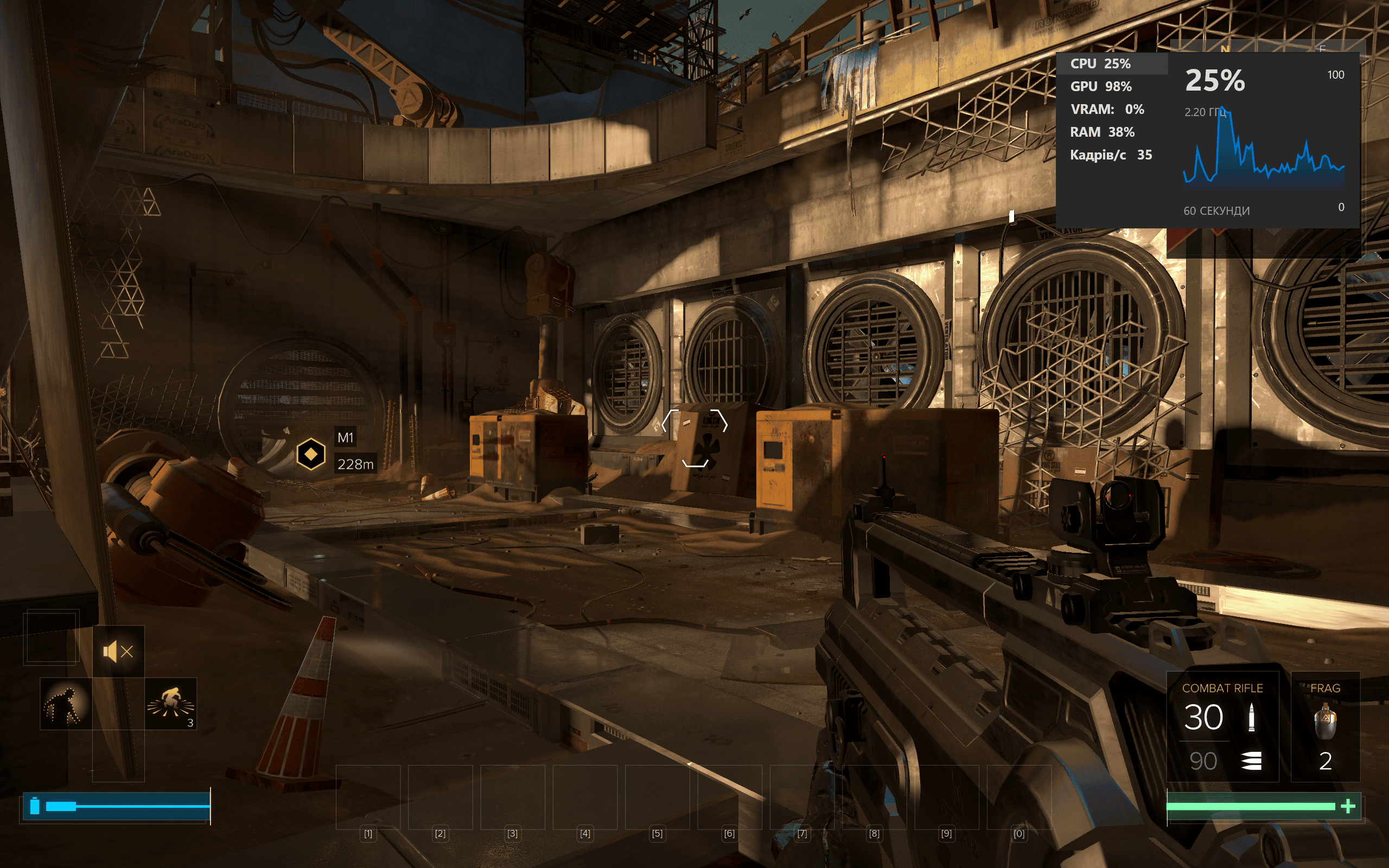Activate the muted speaker augmentation icon
The image size is (1389, 868).
pyautogui.click(x=118, y=652)
